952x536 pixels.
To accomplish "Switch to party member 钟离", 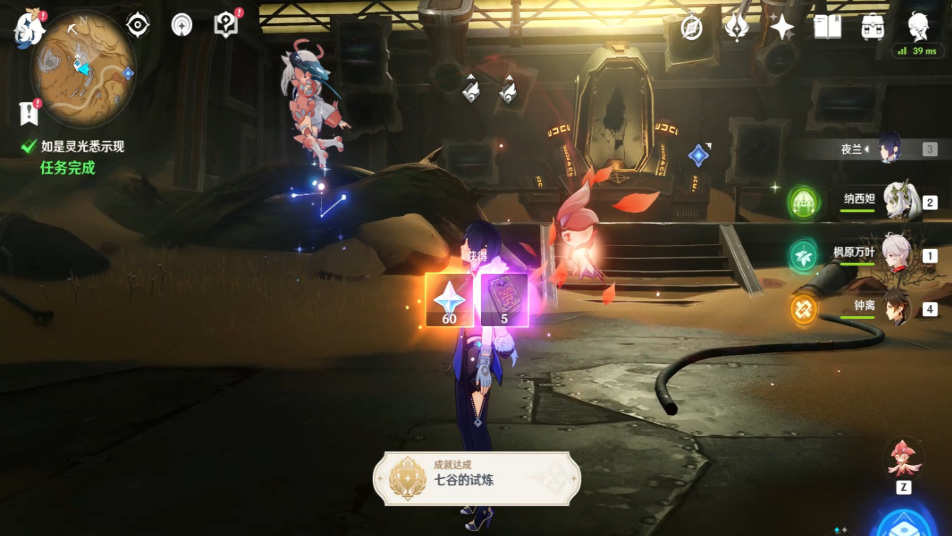I will [x=897, y=307].
